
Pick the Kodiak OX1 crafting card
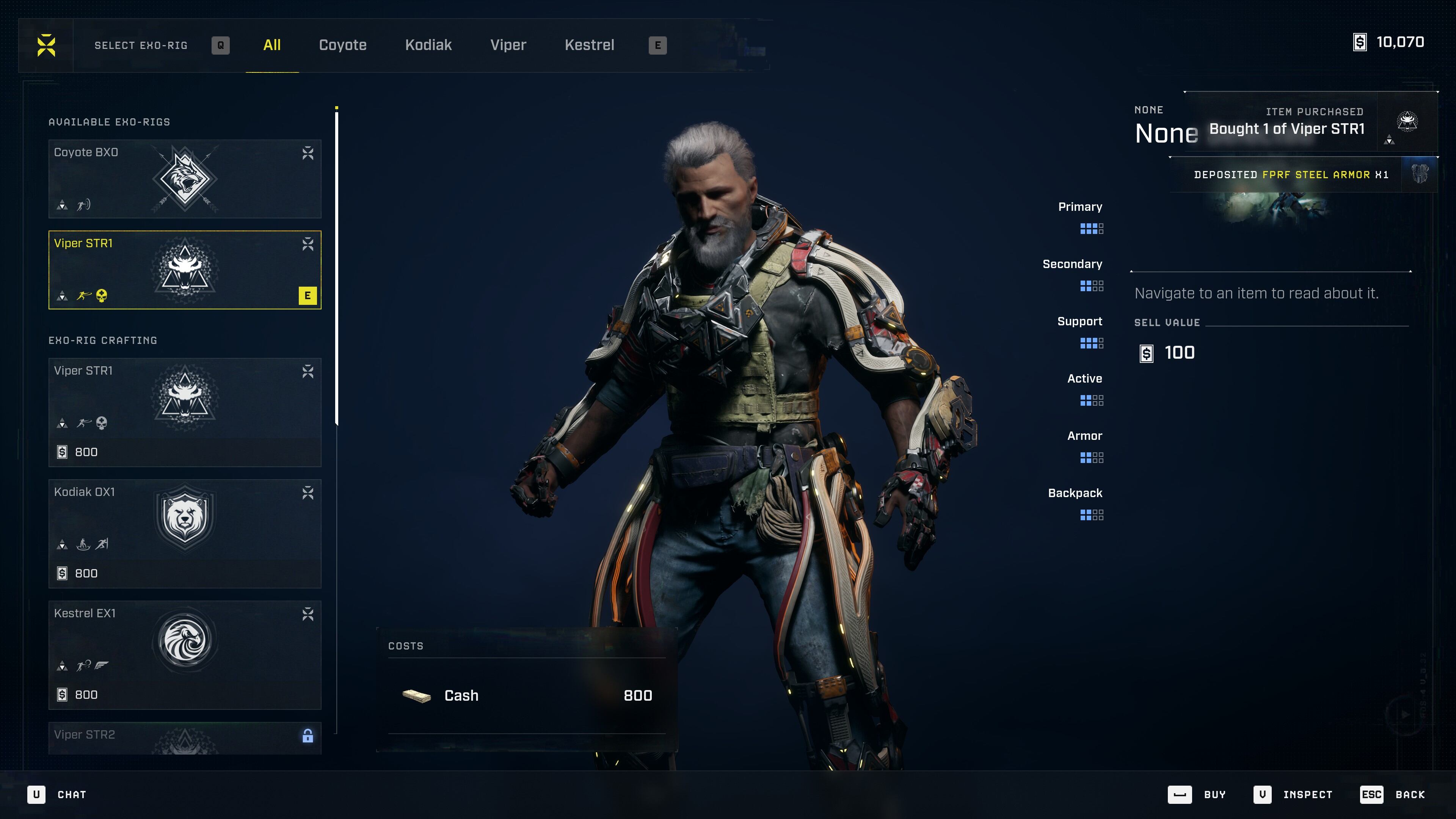185,533
